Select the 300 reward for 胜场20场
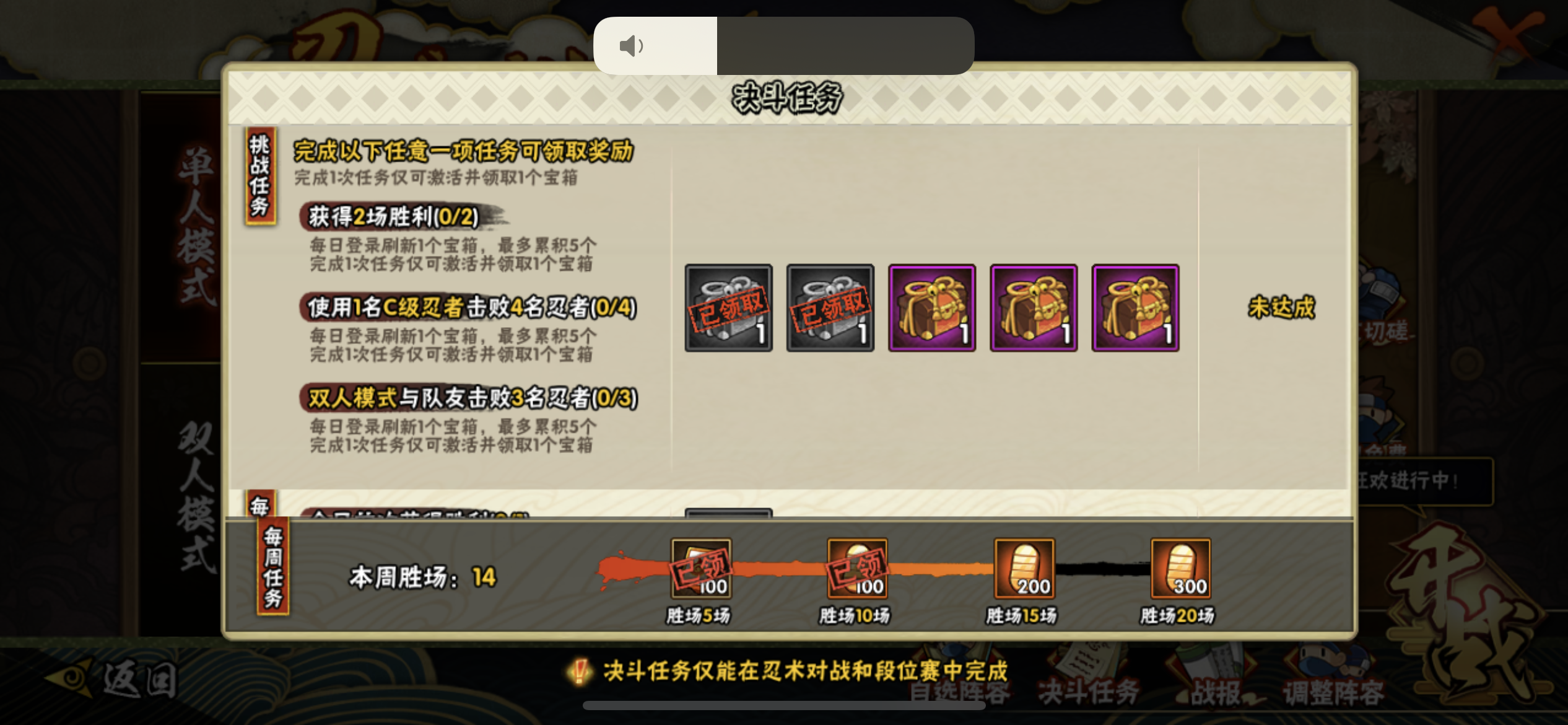 [x=1180, y=568]
